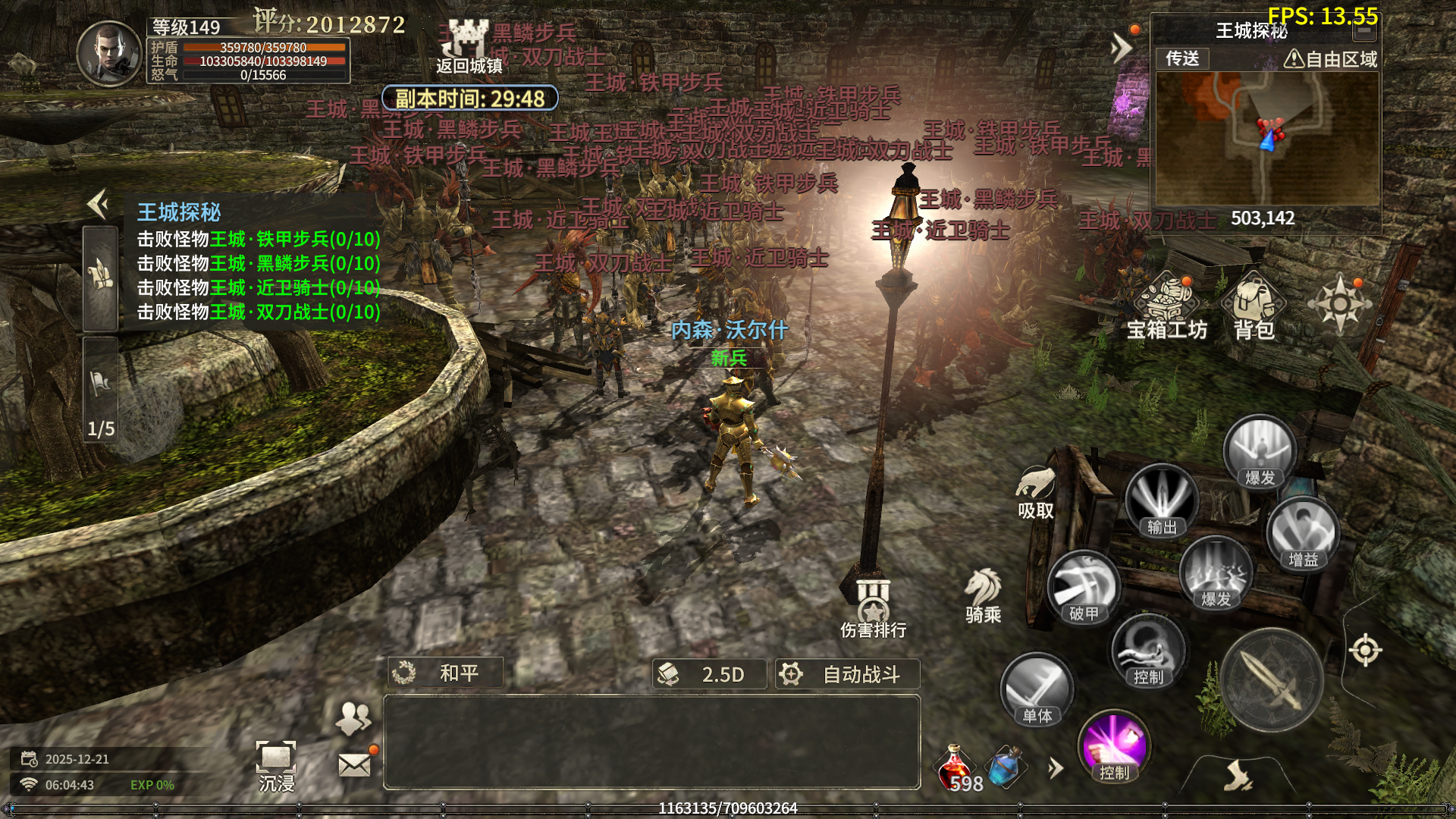Mount up with the 骑乘 button

(x=984, y=596)
